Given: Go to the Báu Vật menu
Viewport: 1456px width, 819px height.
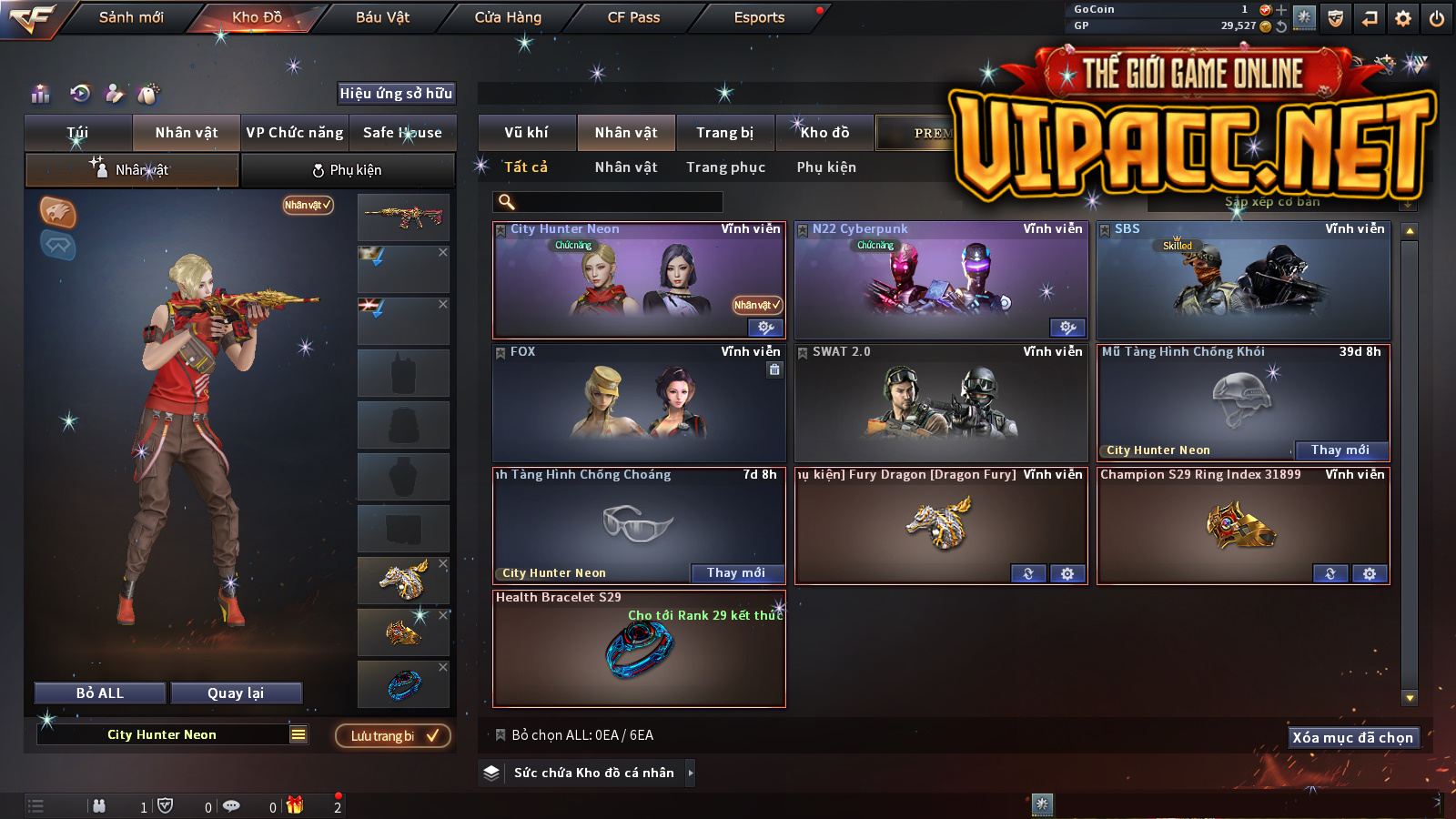Looking at the screenshot, I should click(x=382, y=17).
